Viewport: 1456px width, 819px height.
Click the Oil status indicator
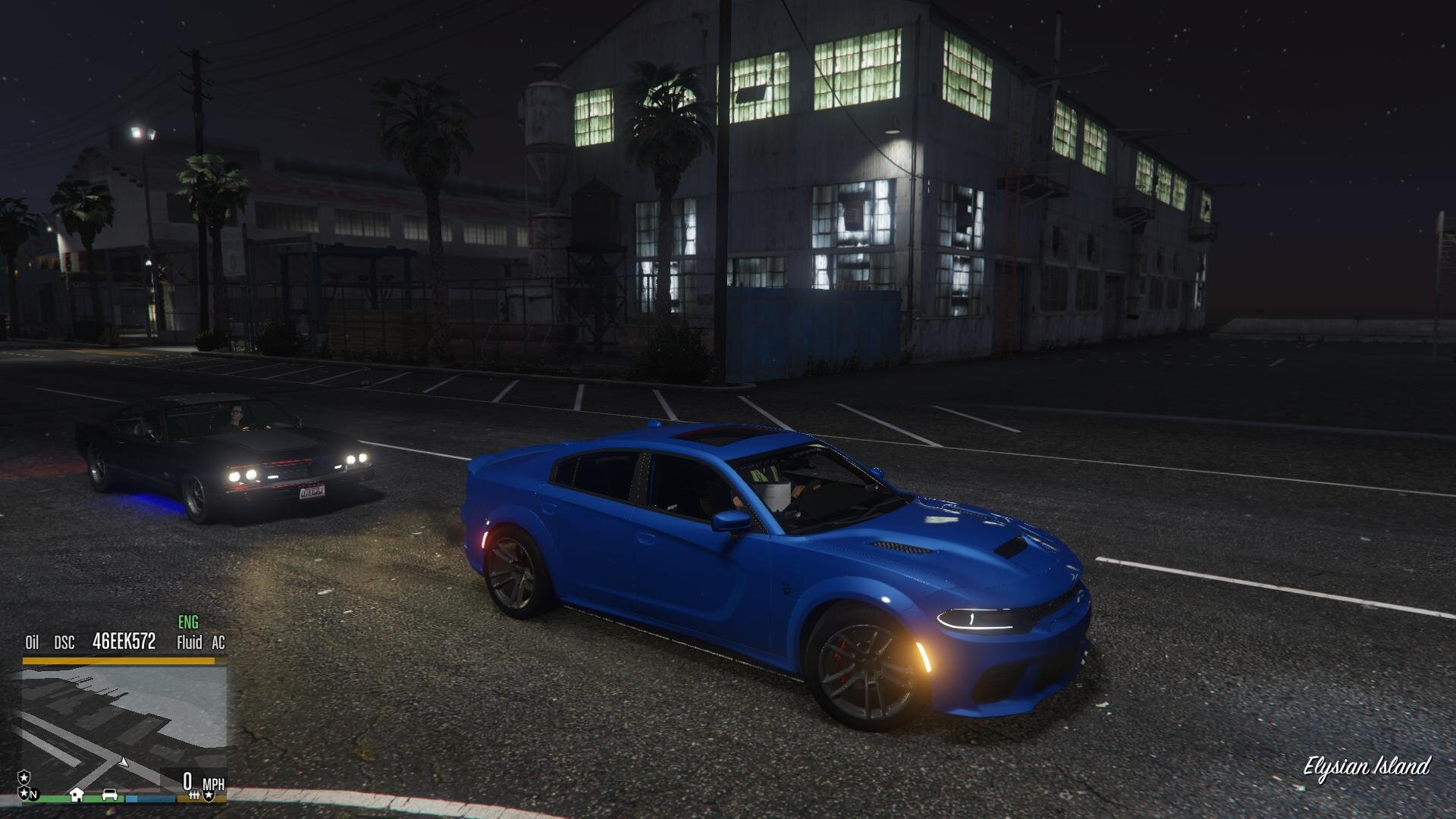[32, 643]
